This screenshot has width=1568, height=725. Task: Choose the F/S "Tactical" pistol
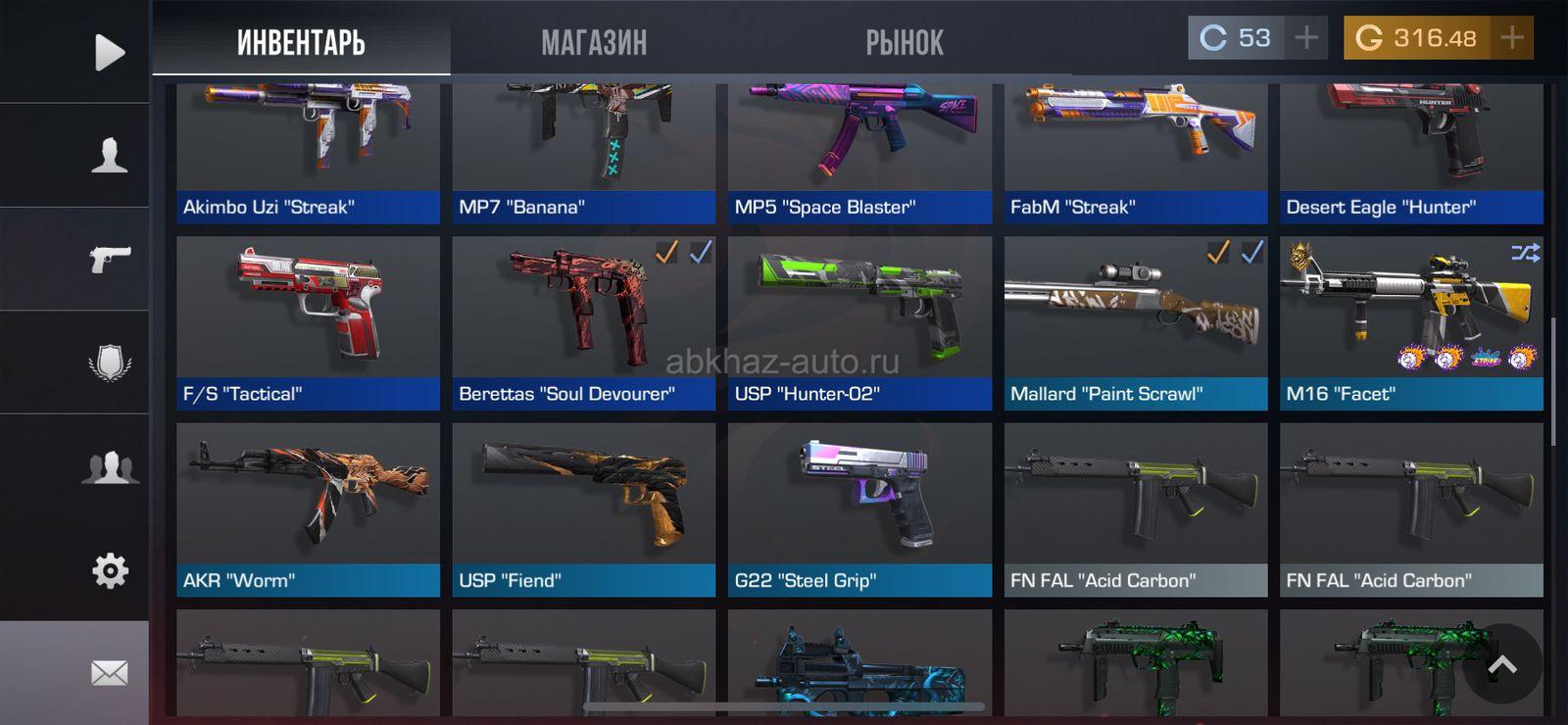click(x=308, y=323)
